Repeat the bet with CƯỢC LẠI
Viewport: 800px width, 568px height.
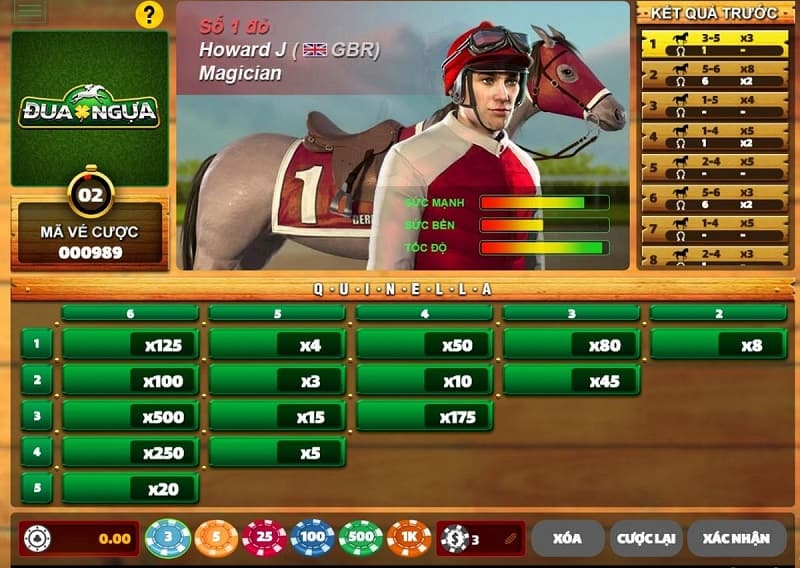pos(645,538)
